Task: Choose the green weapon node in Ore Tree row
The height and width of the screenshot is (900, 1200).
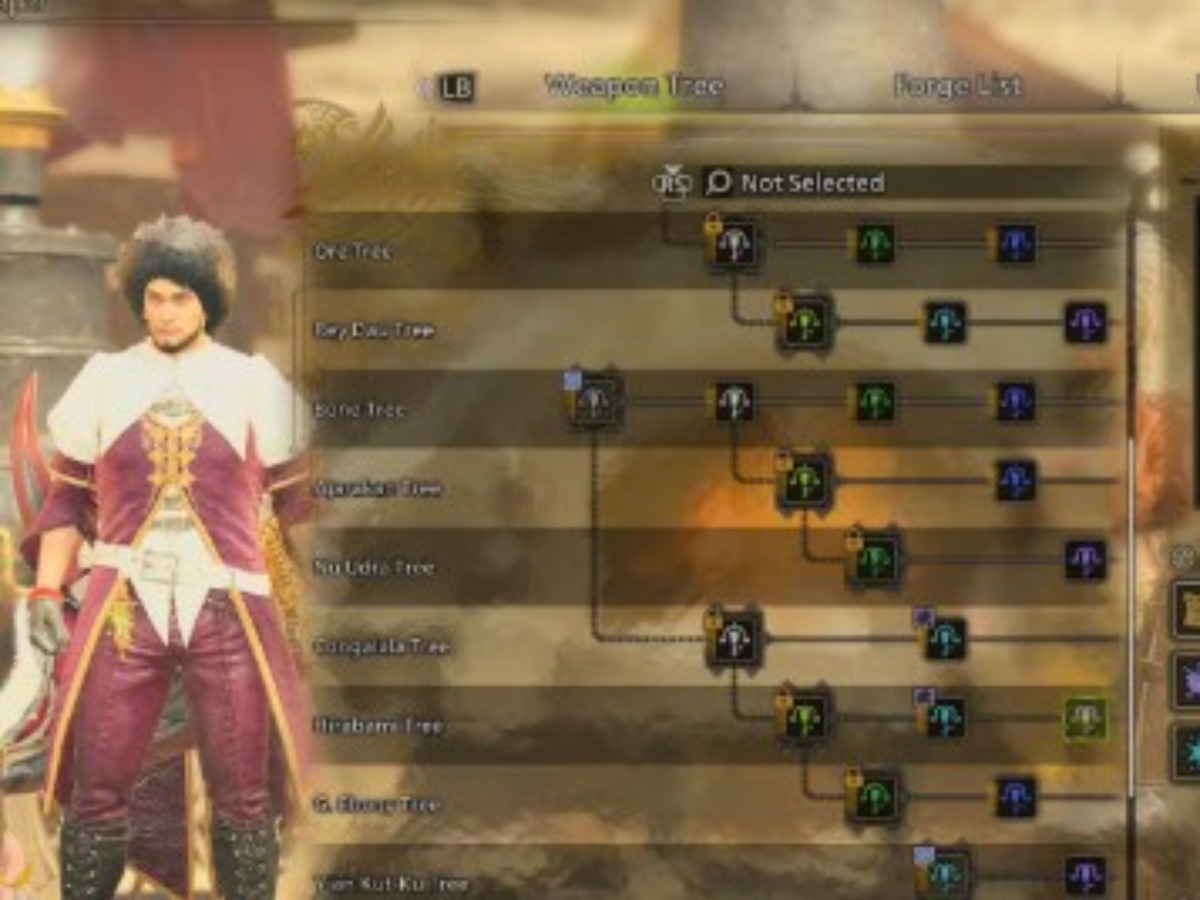Action: coord(875,244)
